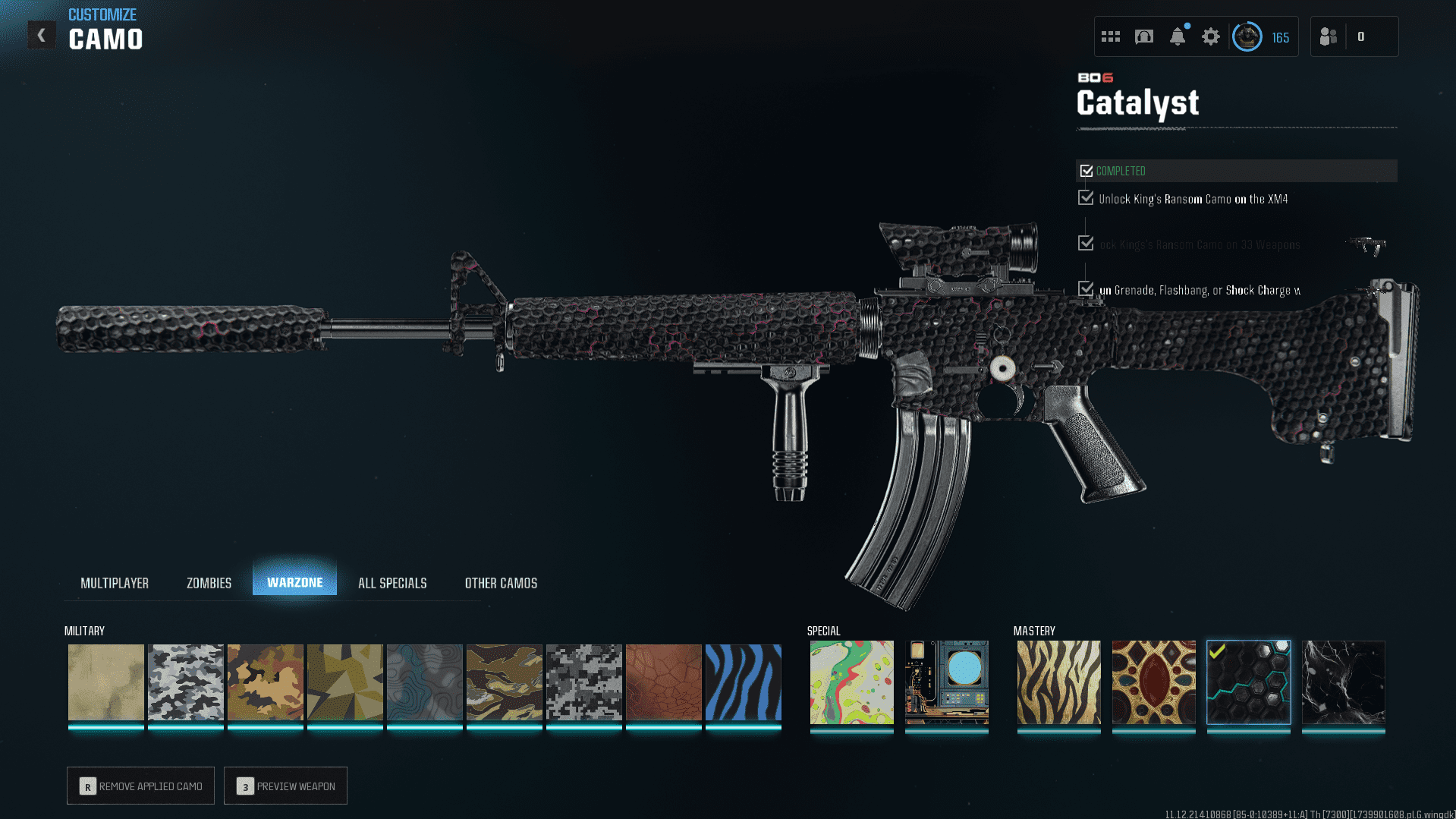Screen dimensions: 1456x819
Task: Click Remove Applied Camo button
Action: (140, 786)
